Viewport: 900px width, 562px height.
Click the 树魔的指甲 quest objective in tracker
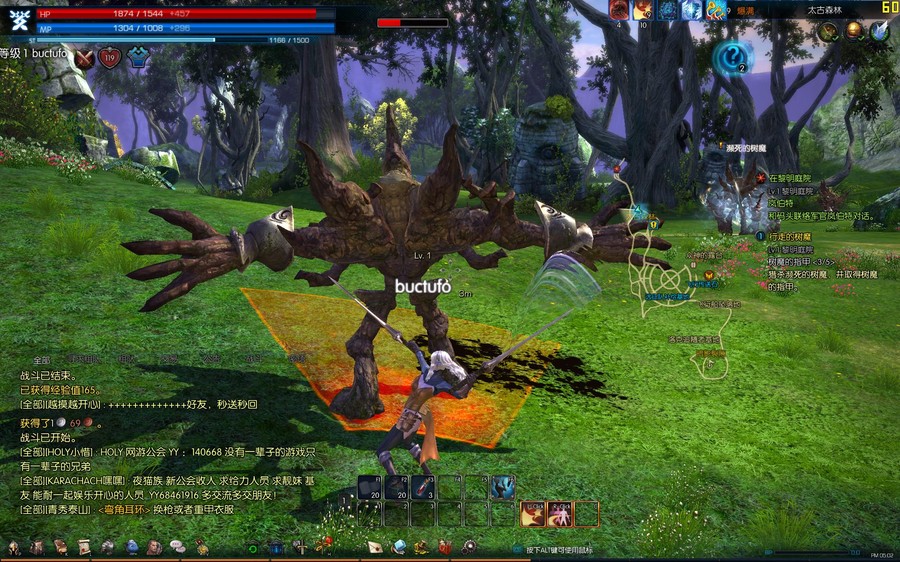click(x=799, y=262)
